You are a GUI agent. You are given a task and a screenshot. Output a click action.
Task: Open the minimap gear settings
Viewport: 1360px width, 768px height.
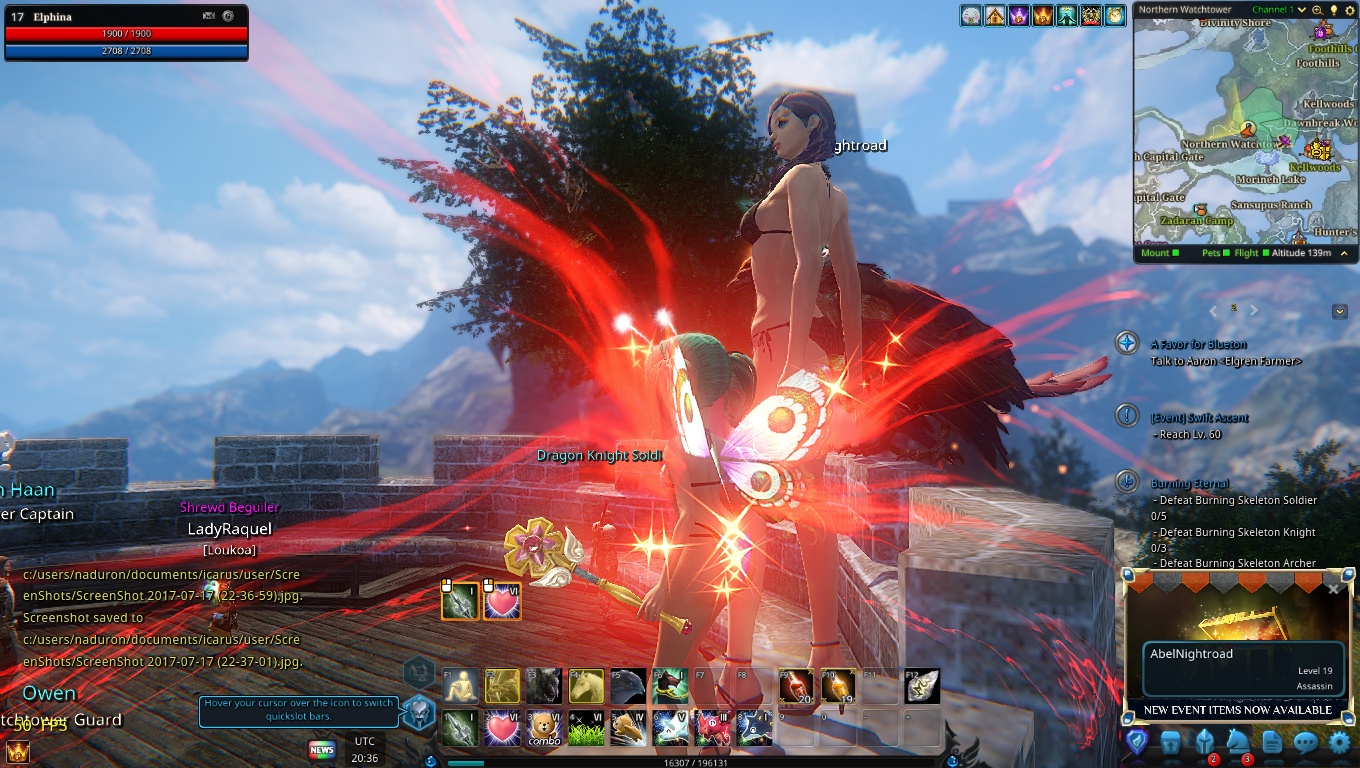pos(1348,10)
